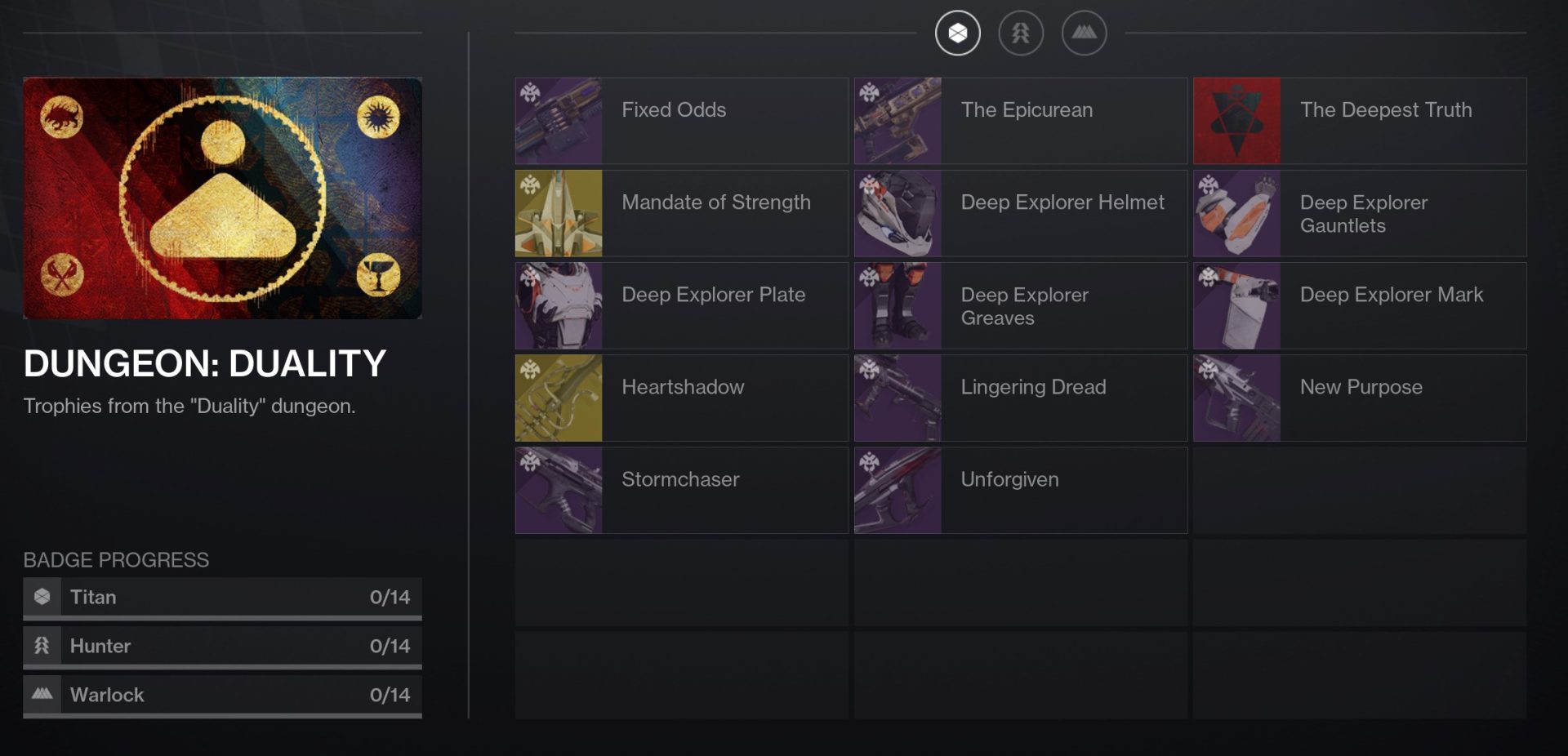Screen dimensions: 1568x756
Task: Switch to the Hunter class tab
Action: point(1021,33)
